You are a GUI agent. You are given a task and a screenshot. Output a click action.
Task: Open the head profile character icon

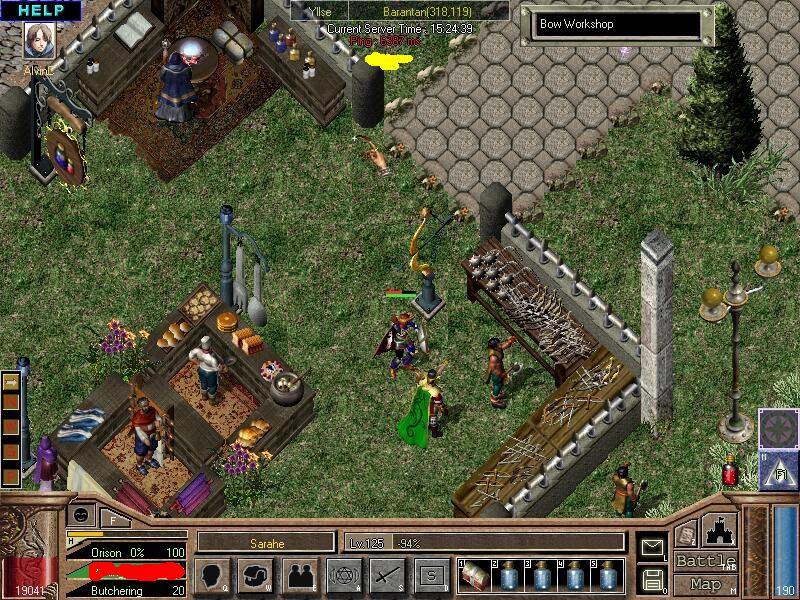(211, 575)
